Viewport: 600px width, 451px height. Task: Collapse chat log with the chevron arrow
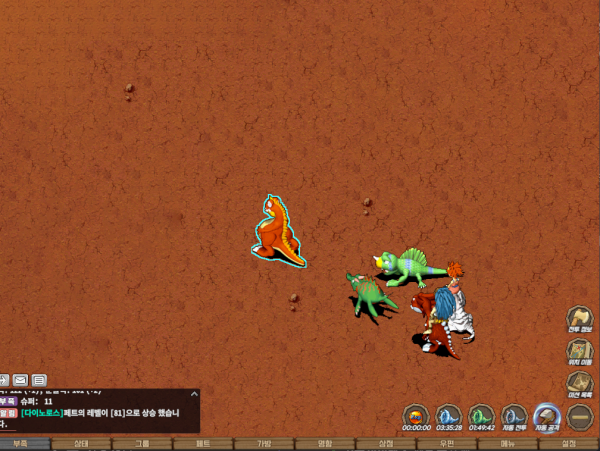pyautogui.click(x=3, y=380)
